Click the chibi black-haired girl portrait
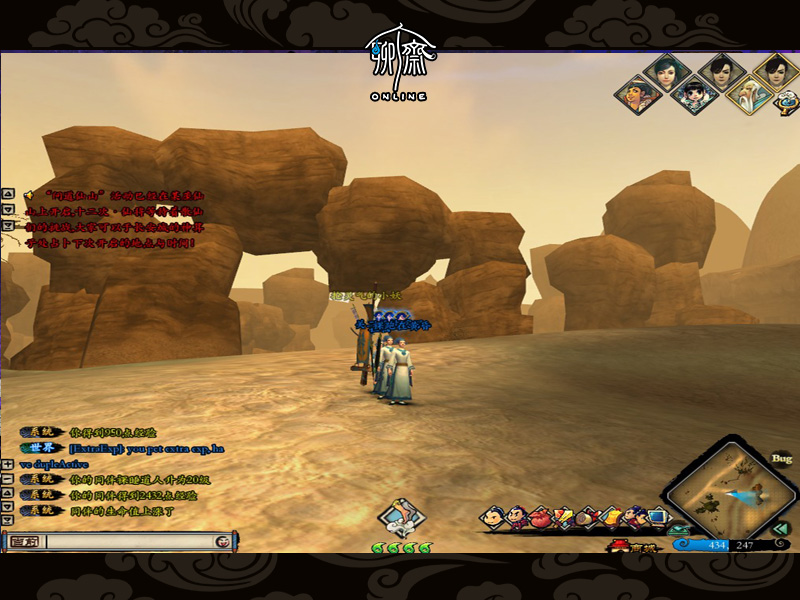 [691, 96]
